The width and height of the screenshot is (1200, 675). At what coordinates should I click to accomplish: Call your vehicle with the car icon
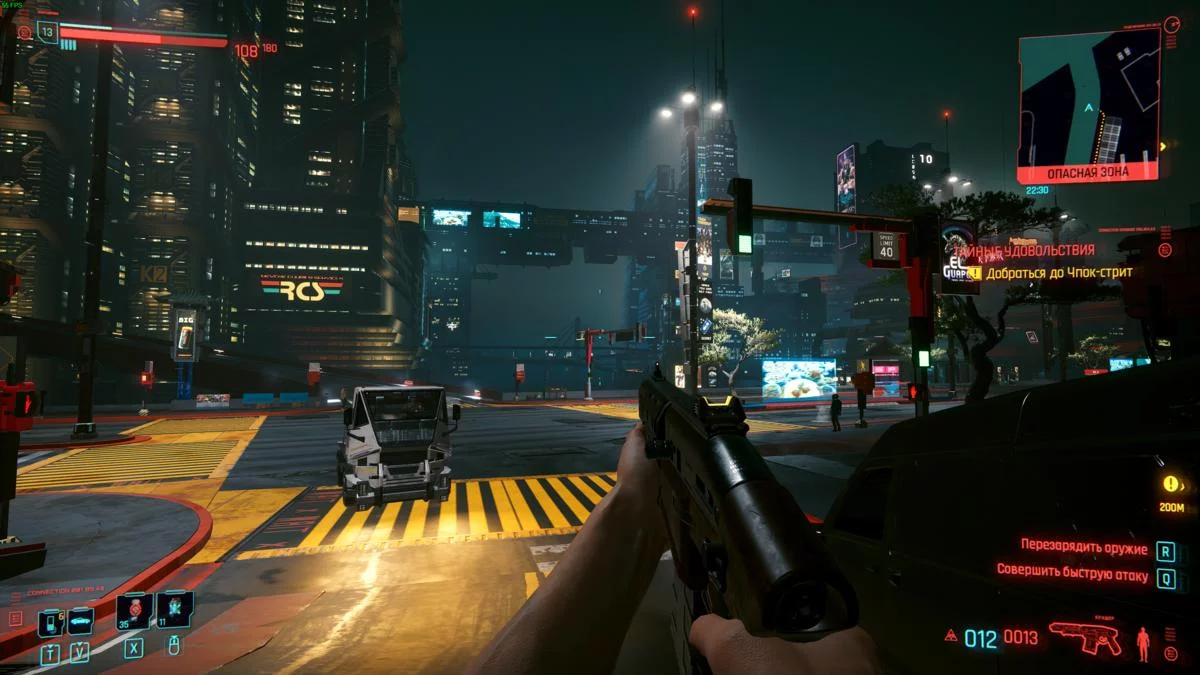coord(80,622)
